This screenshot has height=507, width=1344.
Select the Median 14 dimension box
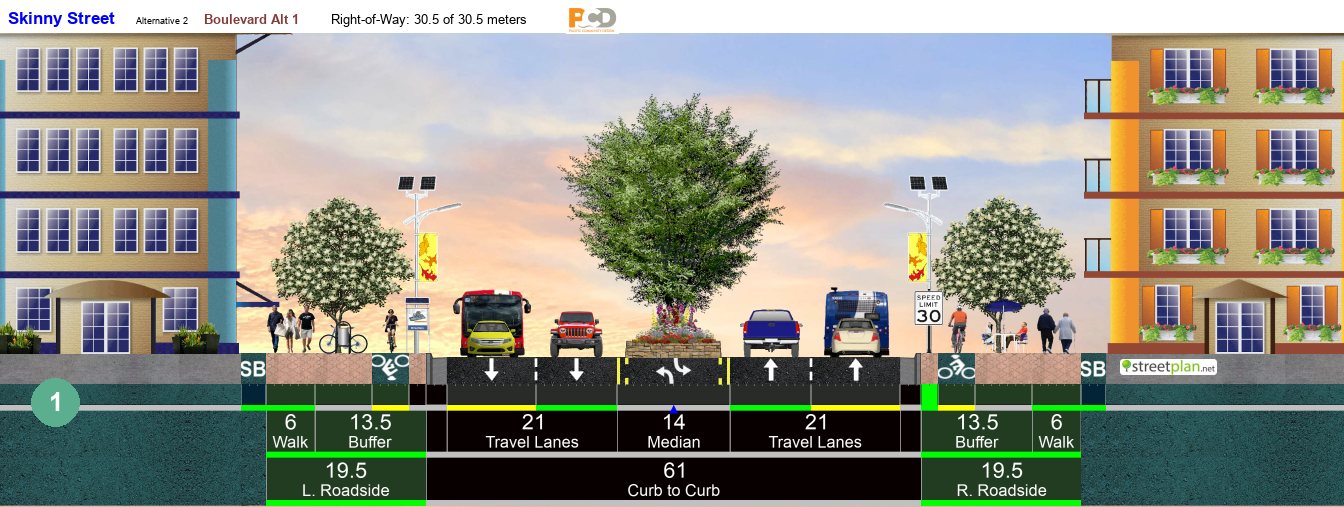coord(674,431)
